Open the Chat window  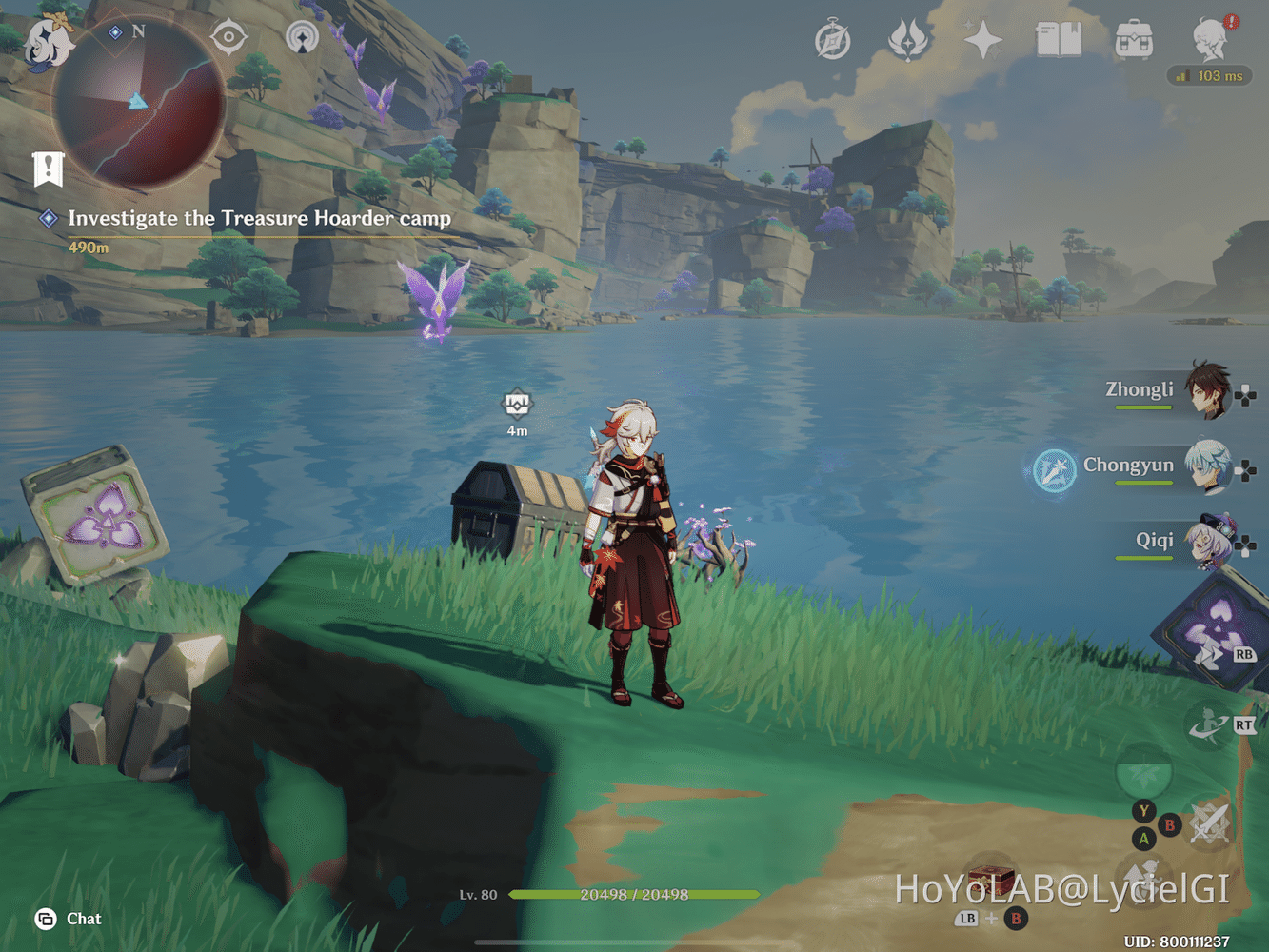pos(69,919)
